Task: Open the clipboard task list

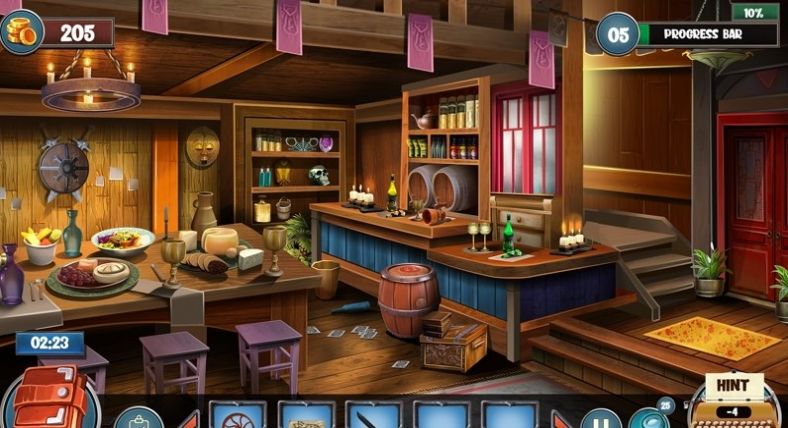Action: 136,418
